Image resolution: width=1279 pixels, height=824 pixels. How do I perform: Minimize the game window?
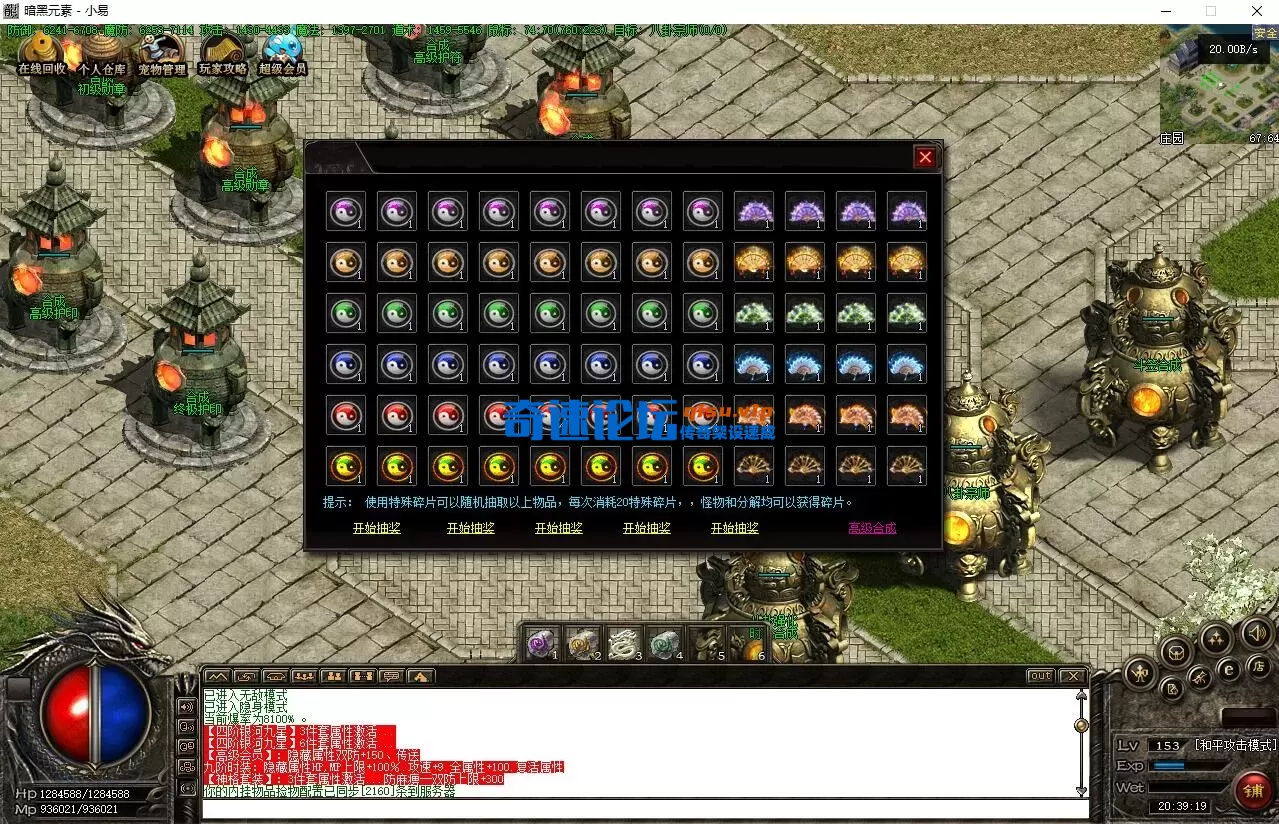pyautogui.click(x=1165, y=11)
